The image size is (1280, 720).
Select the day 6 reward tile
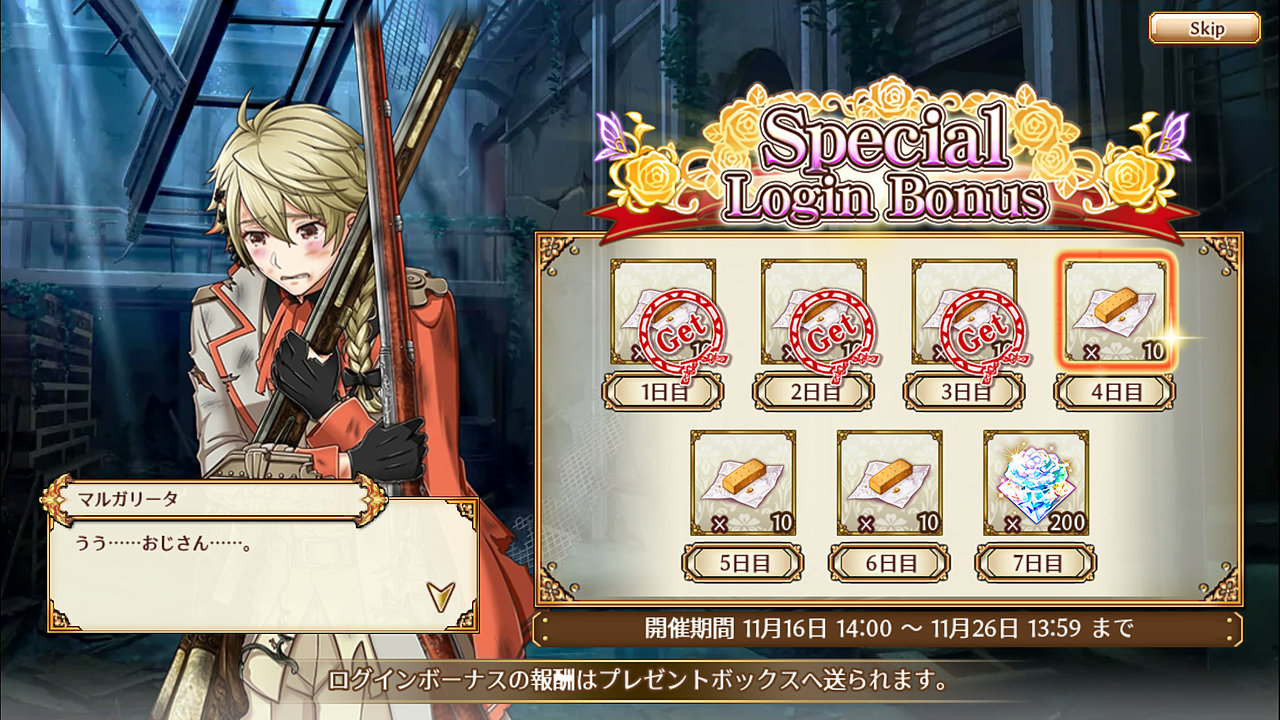coord(889,483)
